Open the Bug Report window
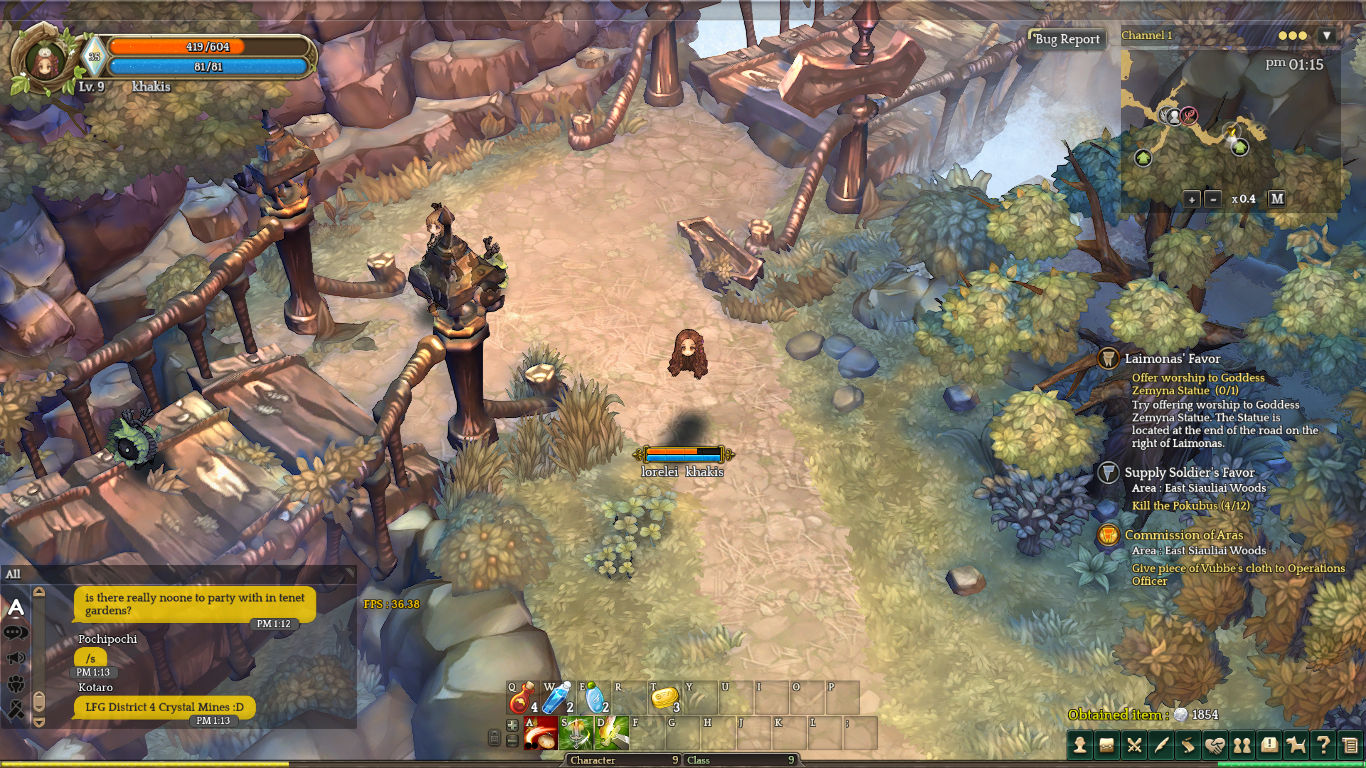This screenshot has width=1366, height=768. tap(1067, 40)
